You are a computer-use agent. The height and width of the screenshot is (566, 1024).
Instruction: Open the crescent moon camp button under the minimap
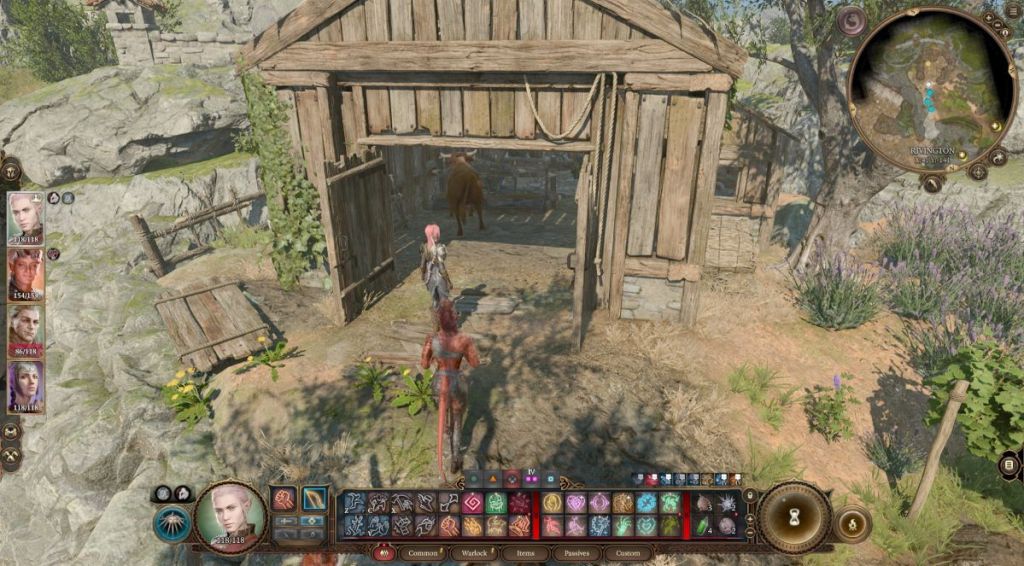(x=931, y=184)
